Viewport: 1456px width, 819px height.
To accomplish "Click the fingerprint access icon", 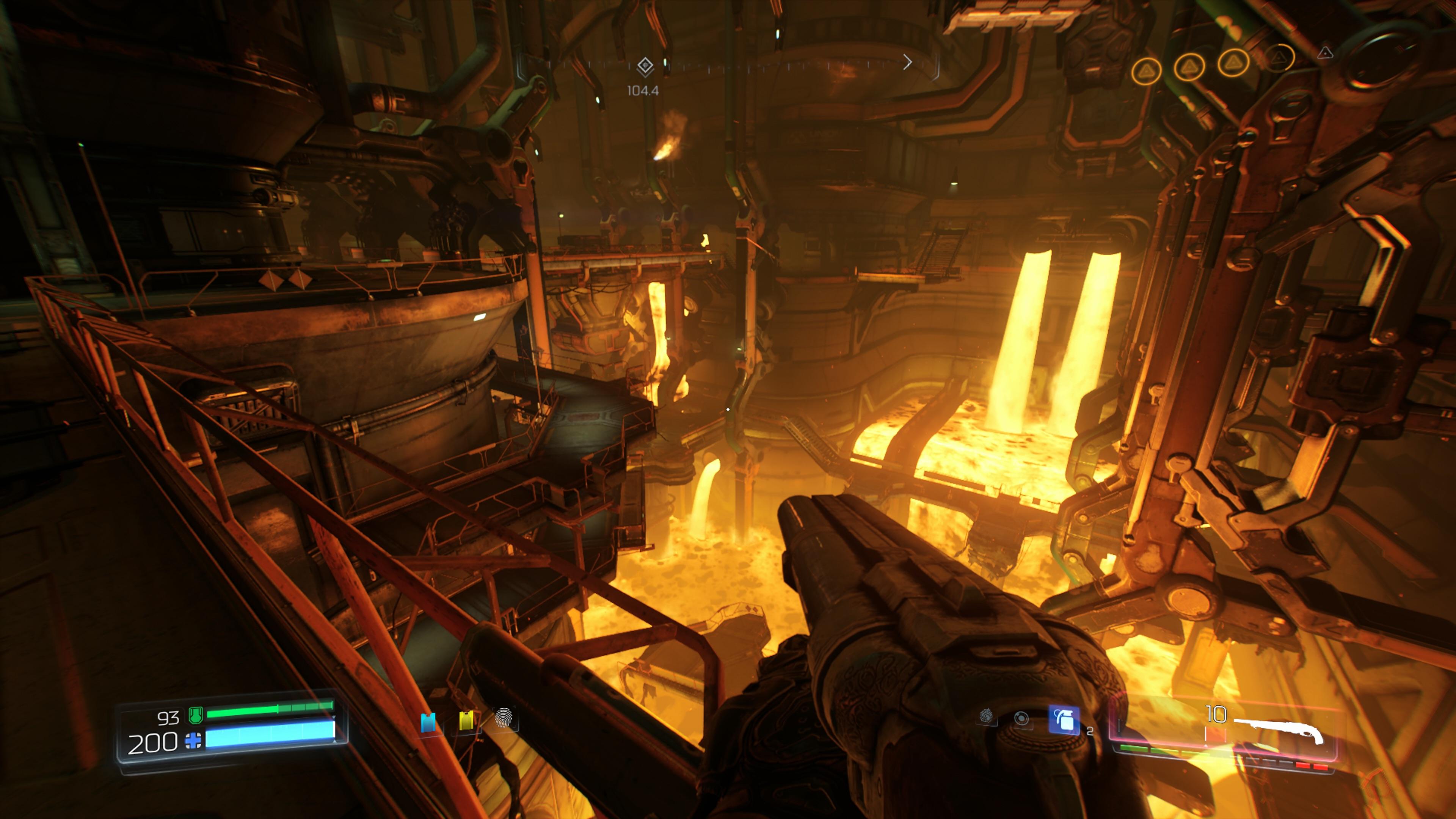I will coord(503,719).
